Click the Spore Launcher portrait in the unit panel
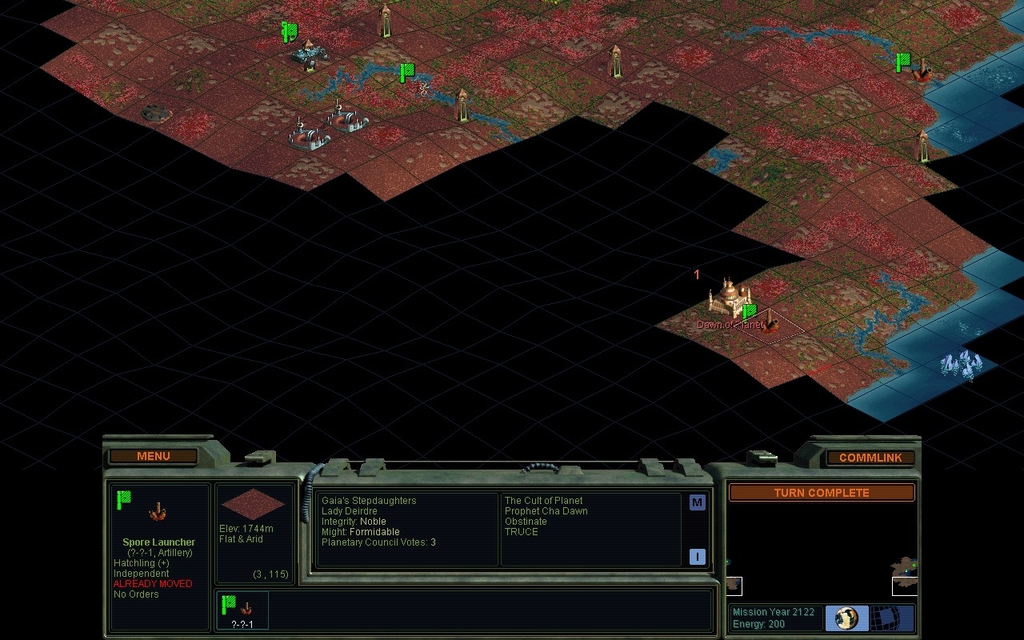This screenshot has height=640, width=1024. [x=158, y=513]
